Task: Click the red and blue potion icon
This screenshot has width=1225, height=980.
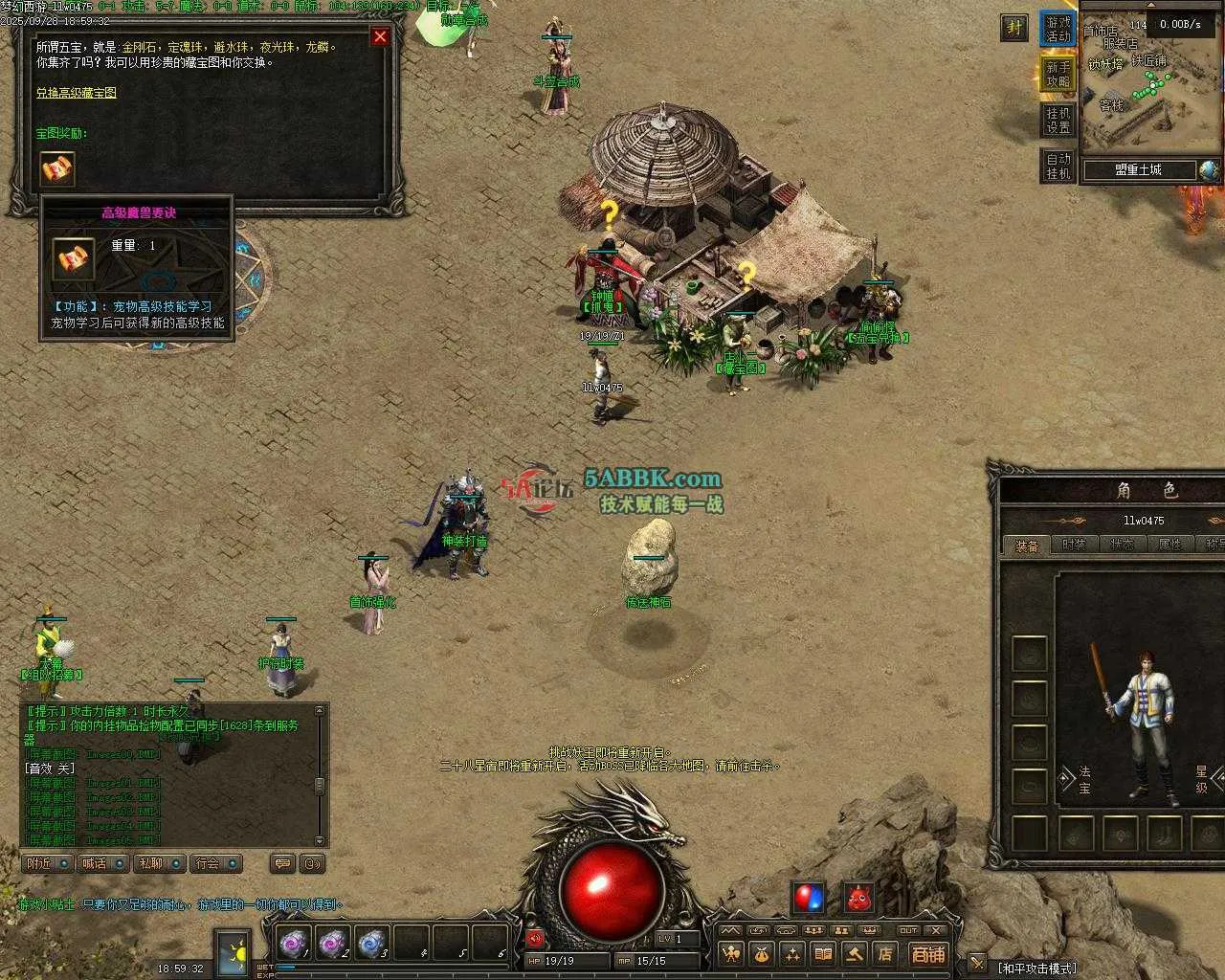Action: tap(809, 898)
